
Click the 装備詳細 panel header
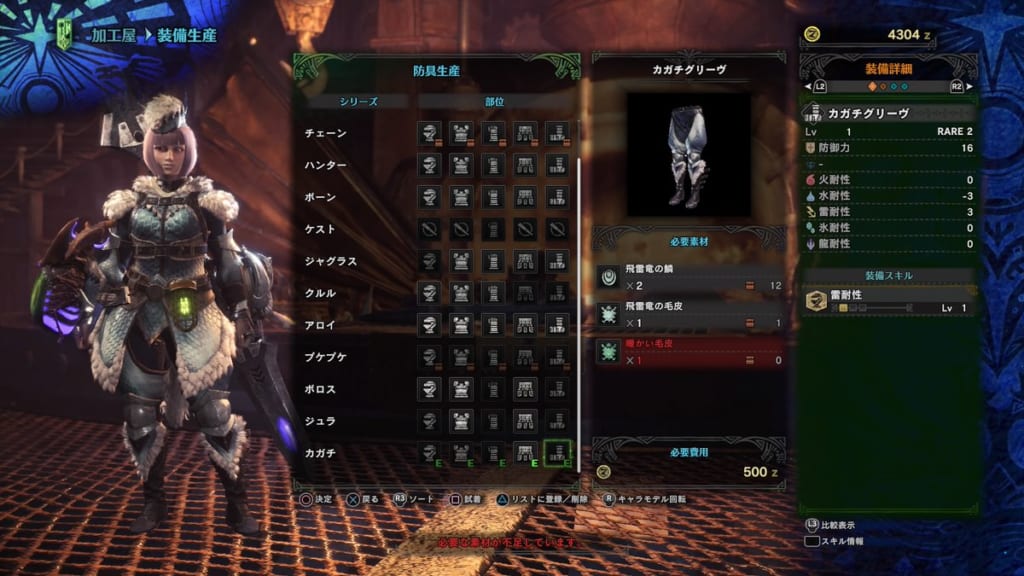[889, 68]
